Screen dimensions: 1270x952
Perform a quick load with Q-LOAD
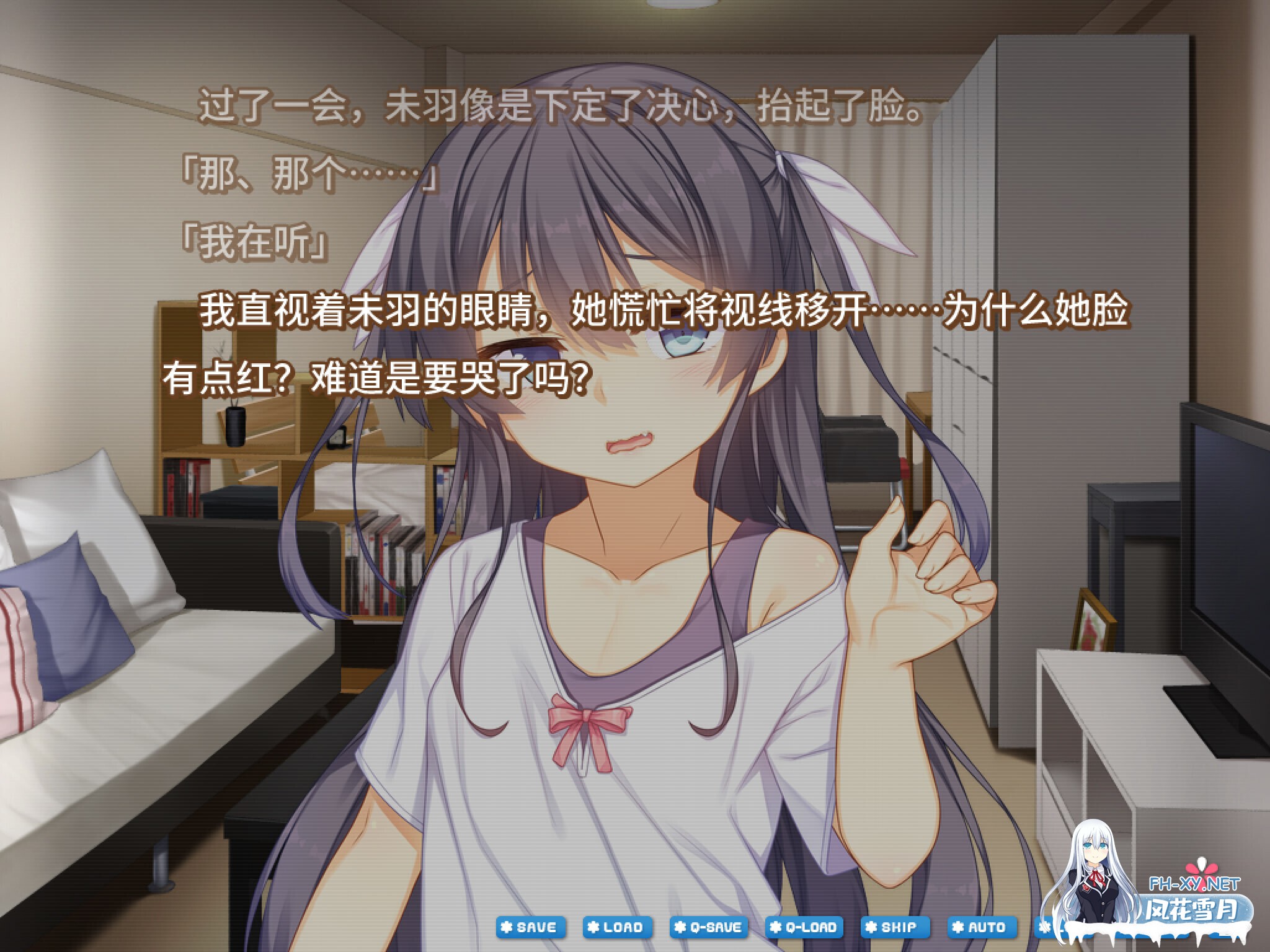[x=803, y=928]
